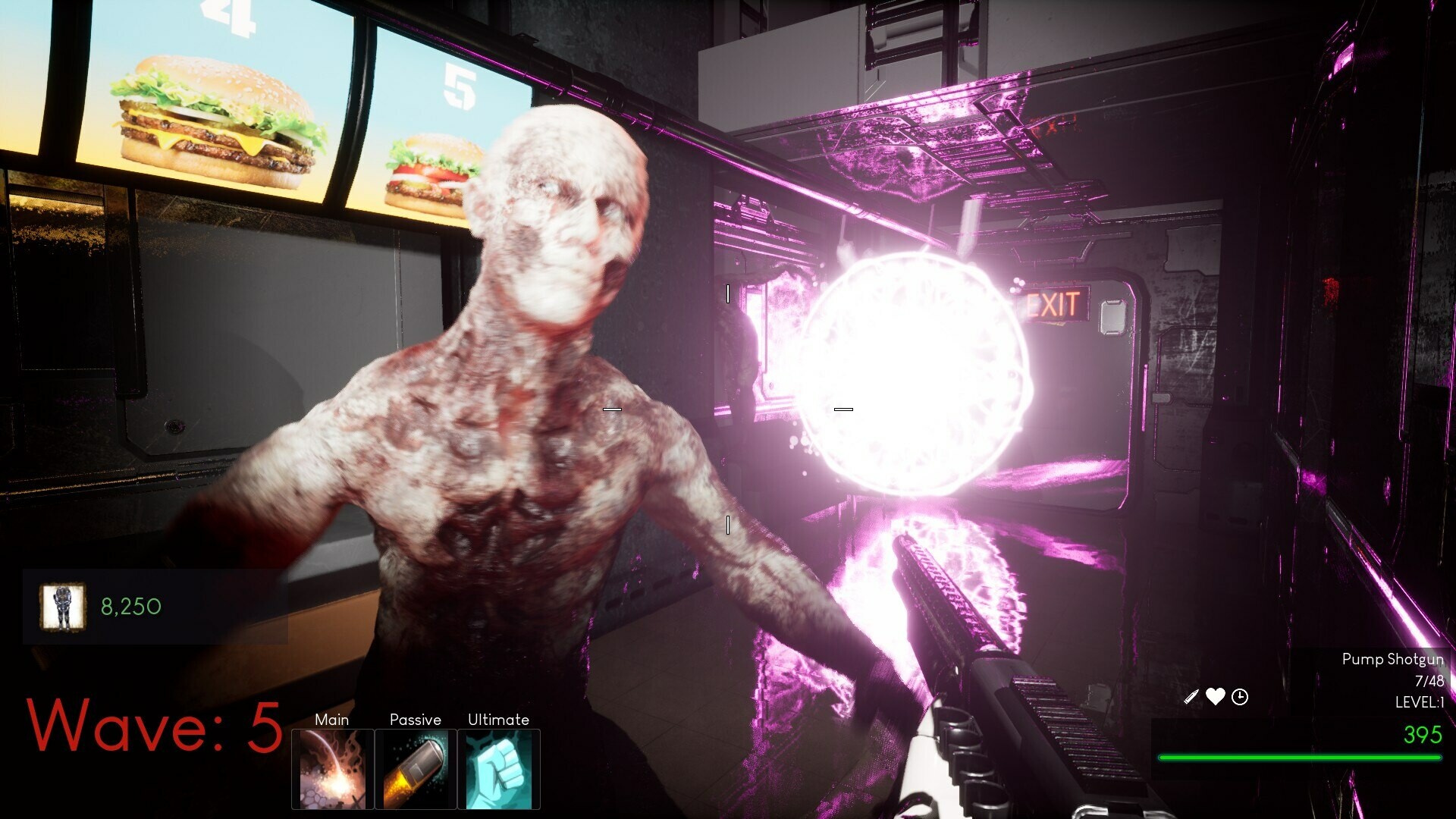Select the Ultimate tab label
Image resolution: width=1456 pixels, height=819 pixels.
497,720
